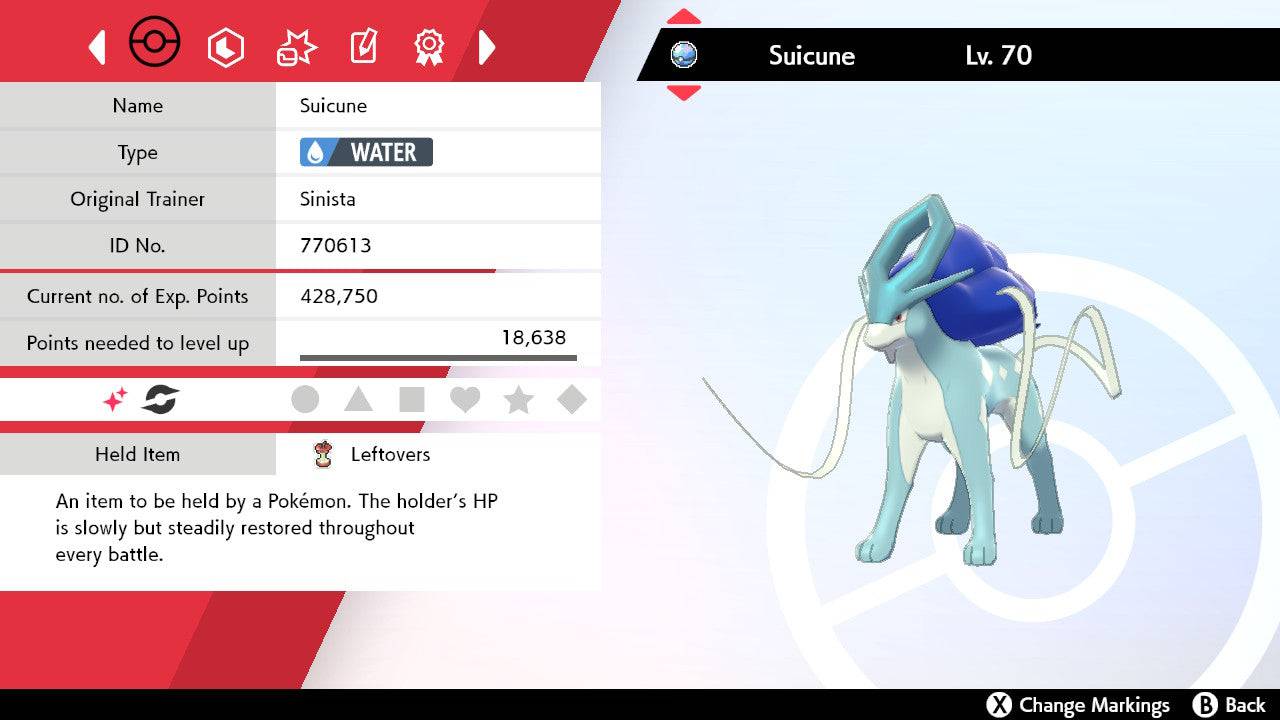Switch to the hexagon stats tab
This screenshot has height=720, width=1280.
tap(225, 47)
